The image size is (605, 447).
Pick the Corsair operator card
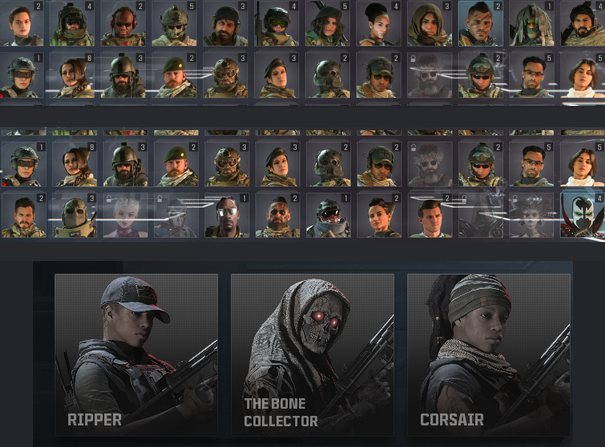coord(489,355)
